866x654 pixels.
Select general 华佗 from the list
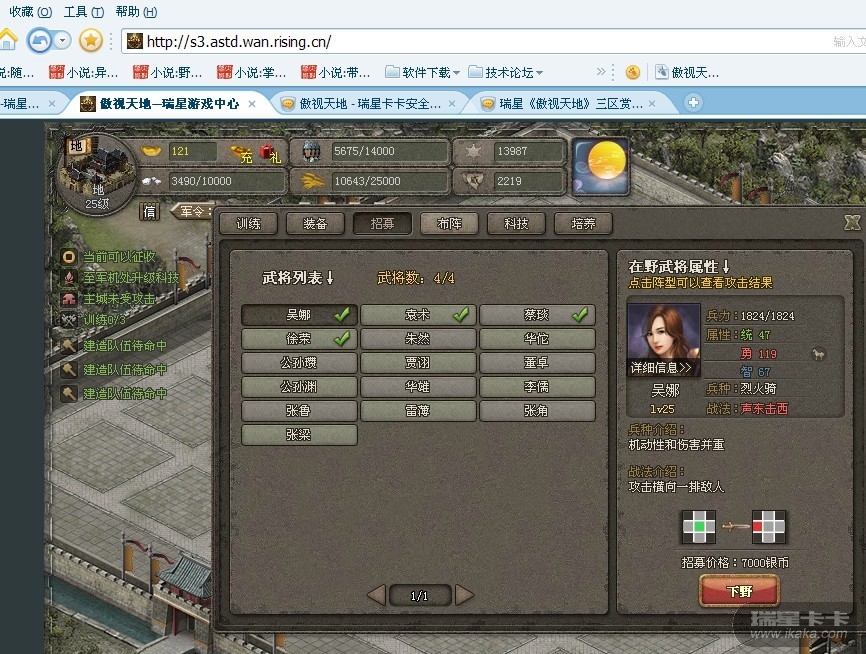point(537,339)
